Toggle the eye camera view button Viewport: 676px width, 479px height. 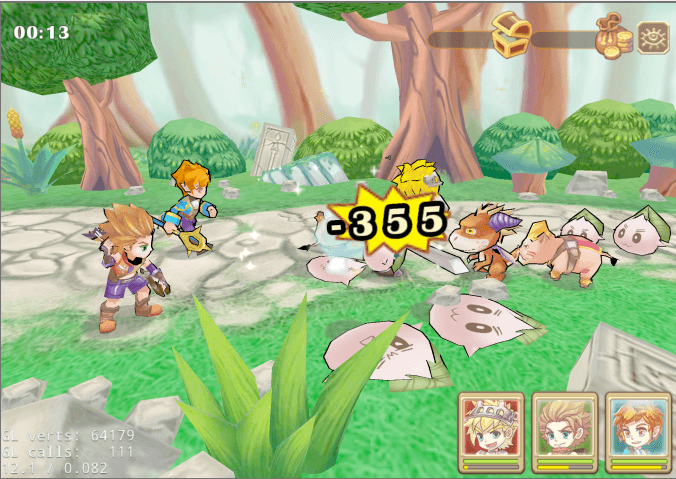point(653,37)
